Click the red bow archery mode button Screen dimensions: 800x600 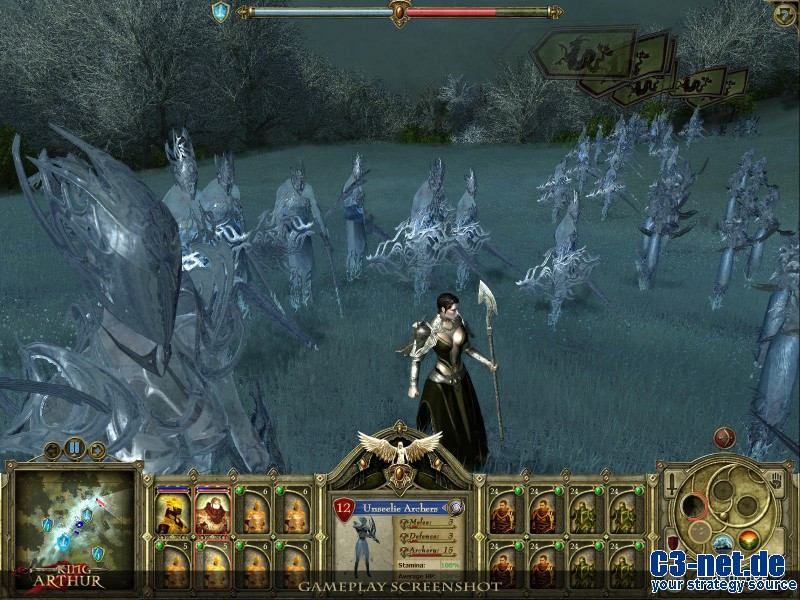click(724, 437)
